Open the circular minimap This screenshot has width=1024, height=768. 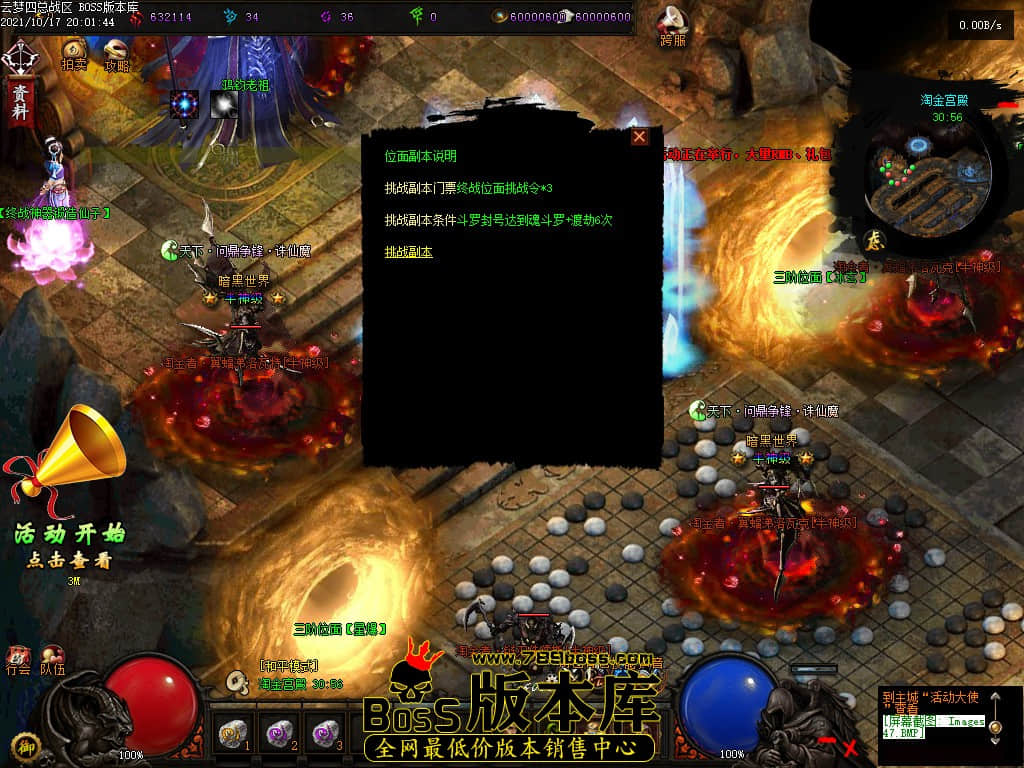929,168
